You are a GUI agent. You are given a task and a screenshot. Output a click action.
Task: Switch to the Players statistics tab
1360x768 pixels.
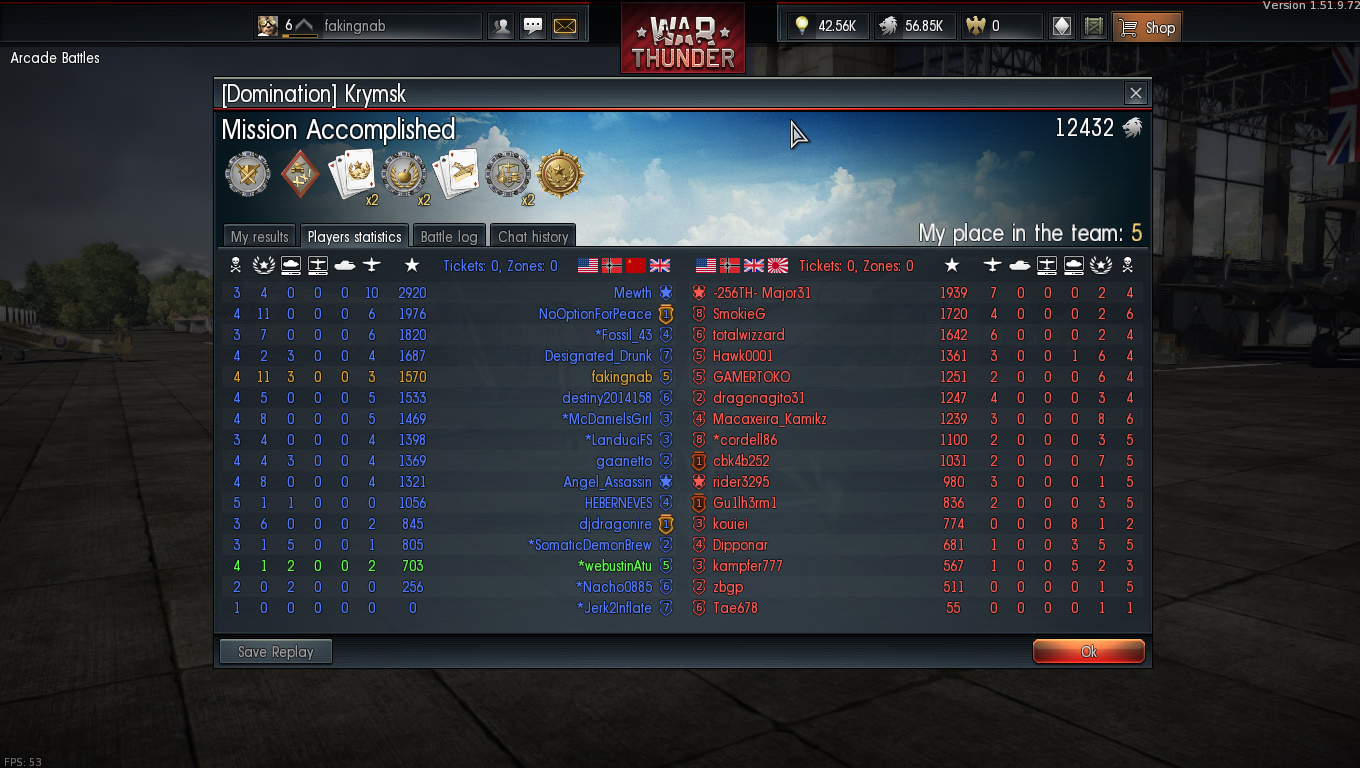point(354,236)
